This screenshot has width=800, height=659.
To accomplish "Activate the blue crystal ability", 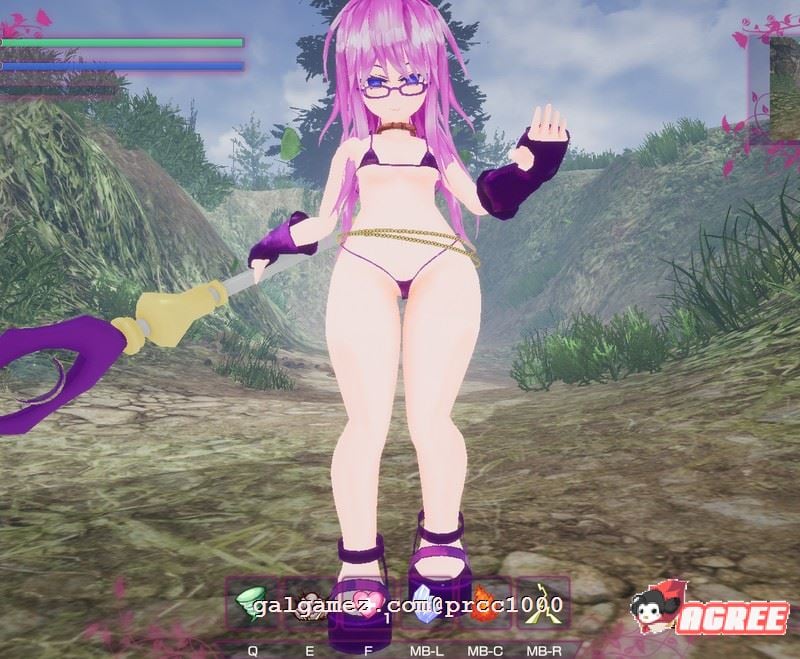I will tap(427, 603).
